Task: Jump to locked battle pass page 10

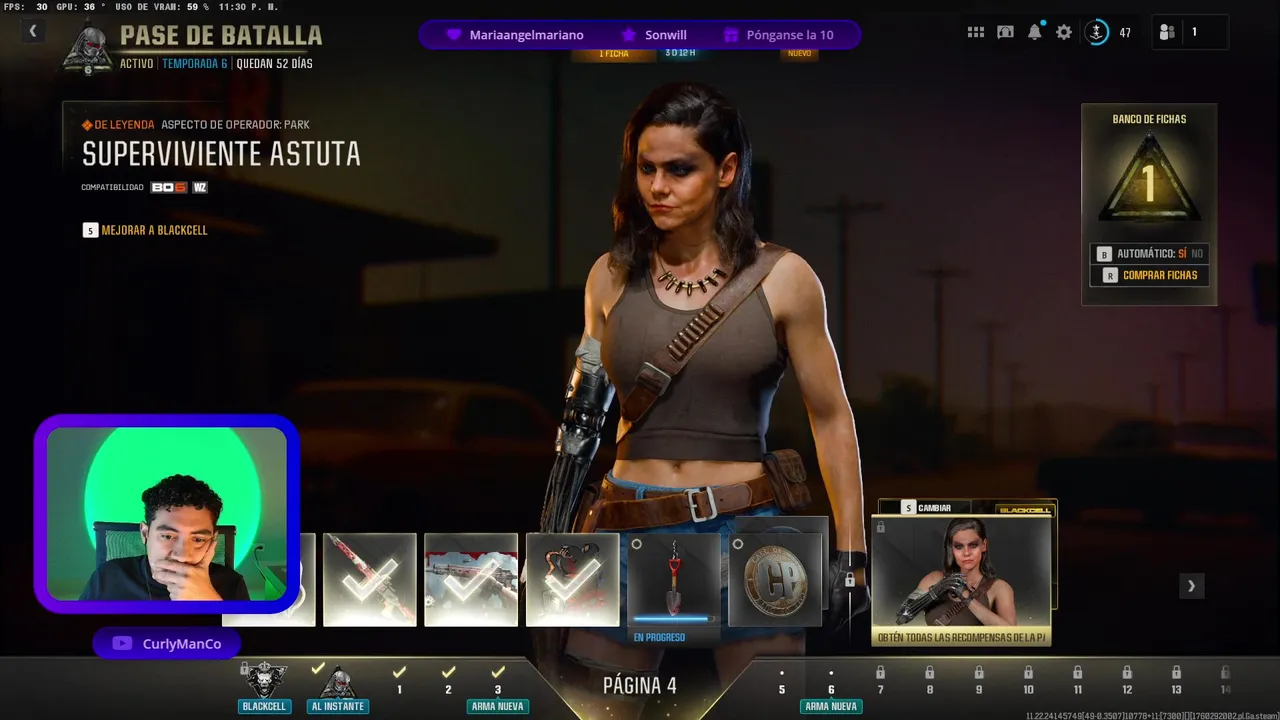Action: click(x=1028, y=682)
